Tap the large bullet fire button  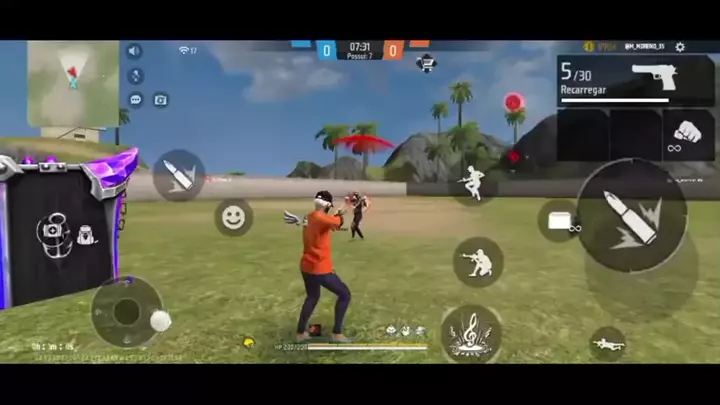pos(631,216)
